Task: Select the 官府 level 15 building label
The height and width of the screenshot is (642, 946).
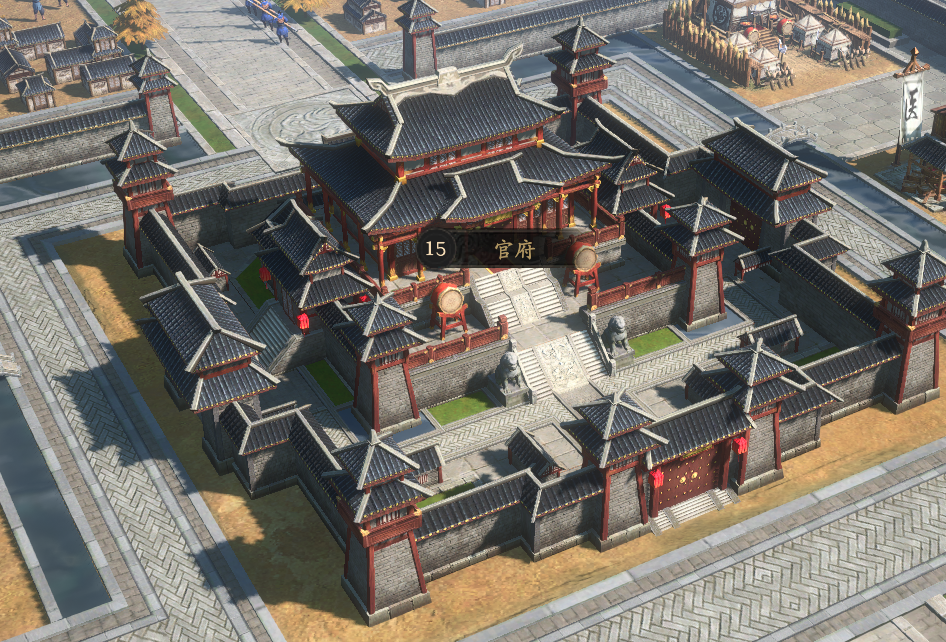Action: tap(500, 248)
